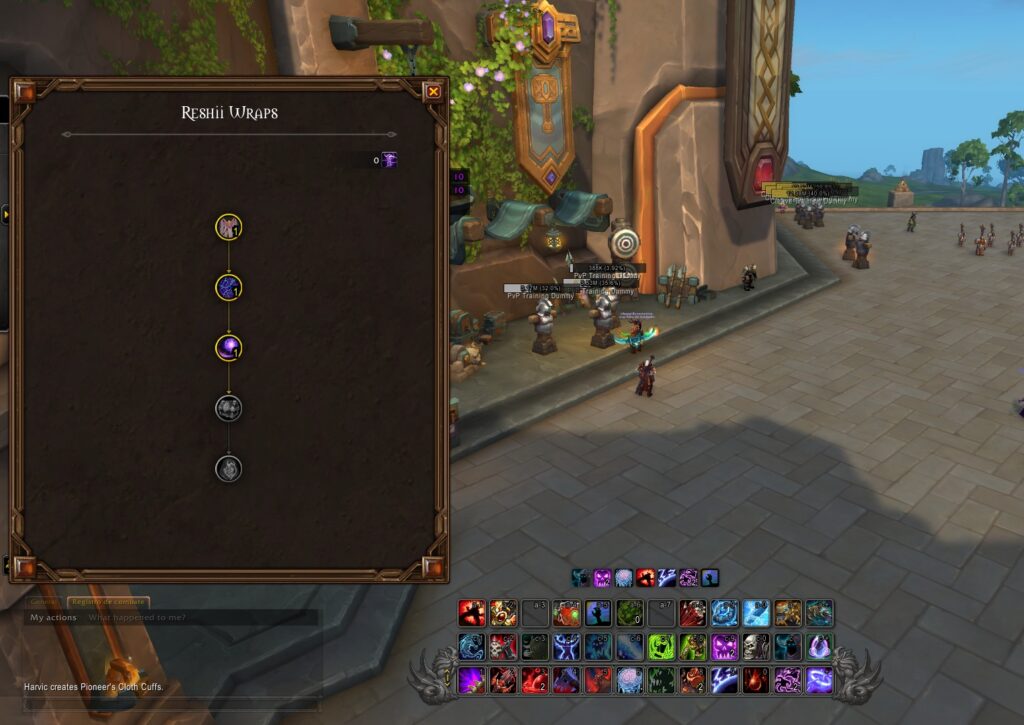Cast the first purple beam ability on bottom bar
Viewport: 1024px width, 725px height.
pos(472,681)
